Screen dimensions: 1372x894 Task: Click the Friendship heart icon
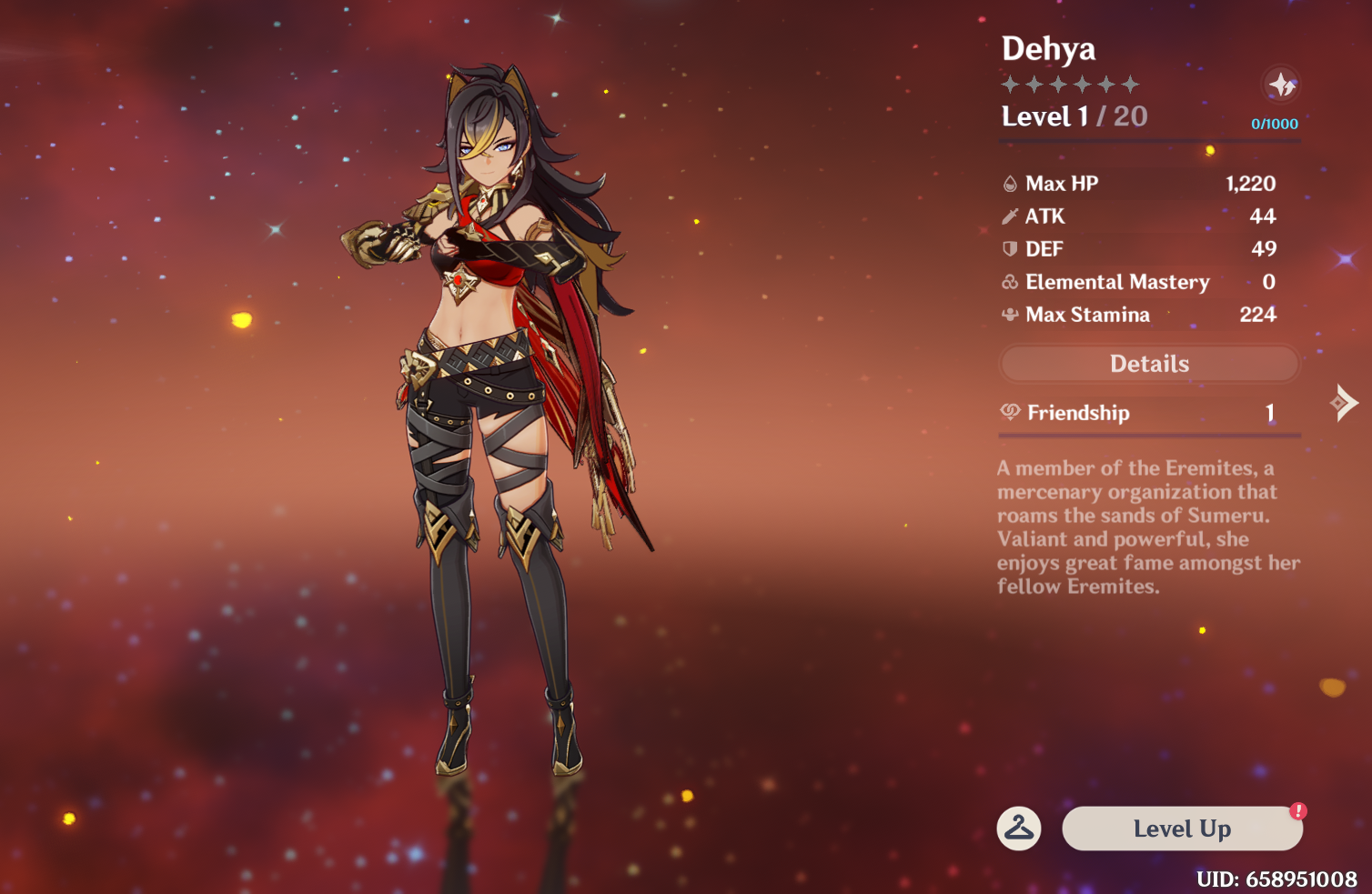coord(1010,412)
